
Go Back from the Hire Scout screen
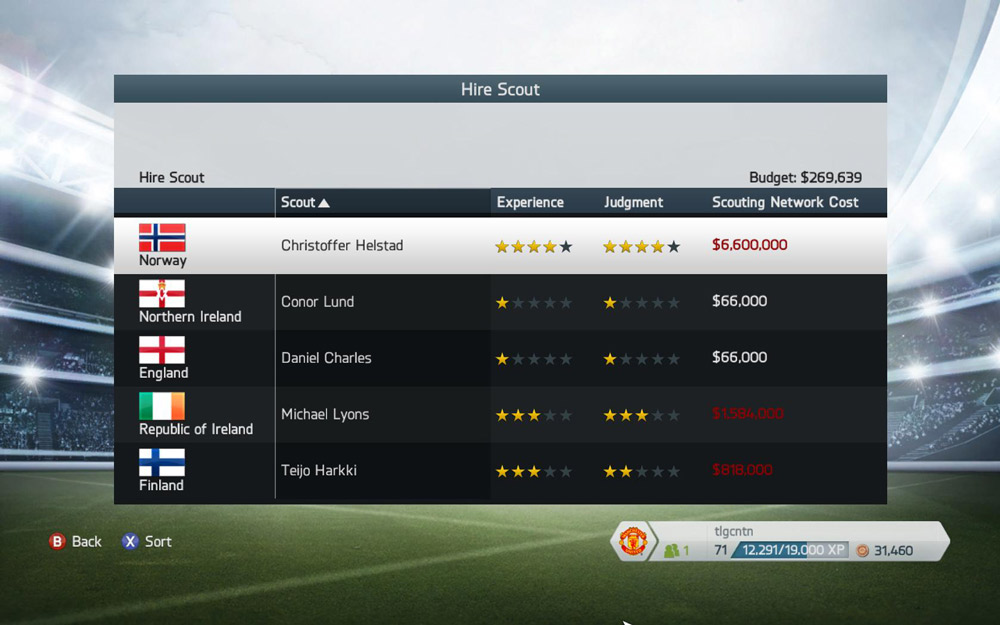click(76, 541)
